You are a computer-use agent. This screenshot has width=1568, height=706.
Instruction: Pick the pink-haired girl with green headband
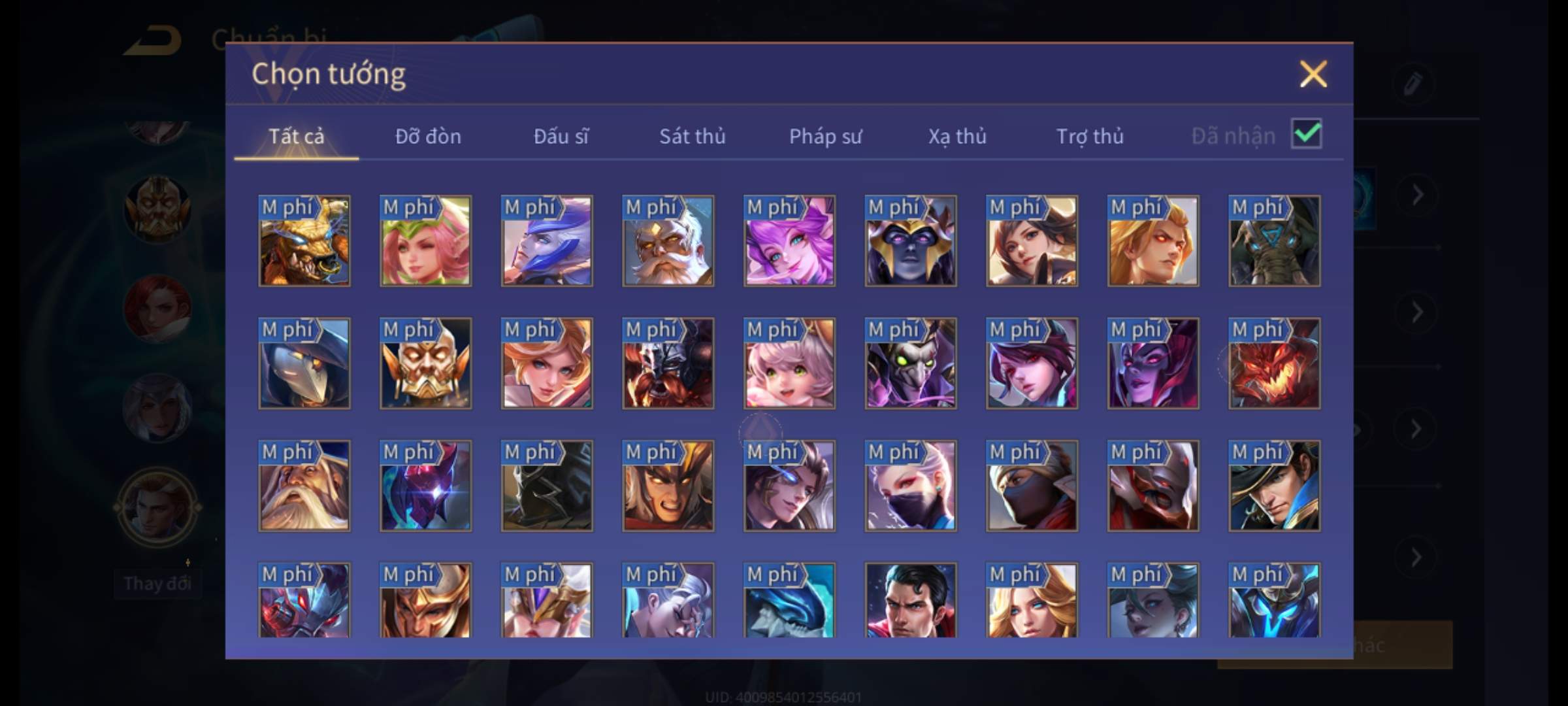pyautogui.click(x=425, y=241)
